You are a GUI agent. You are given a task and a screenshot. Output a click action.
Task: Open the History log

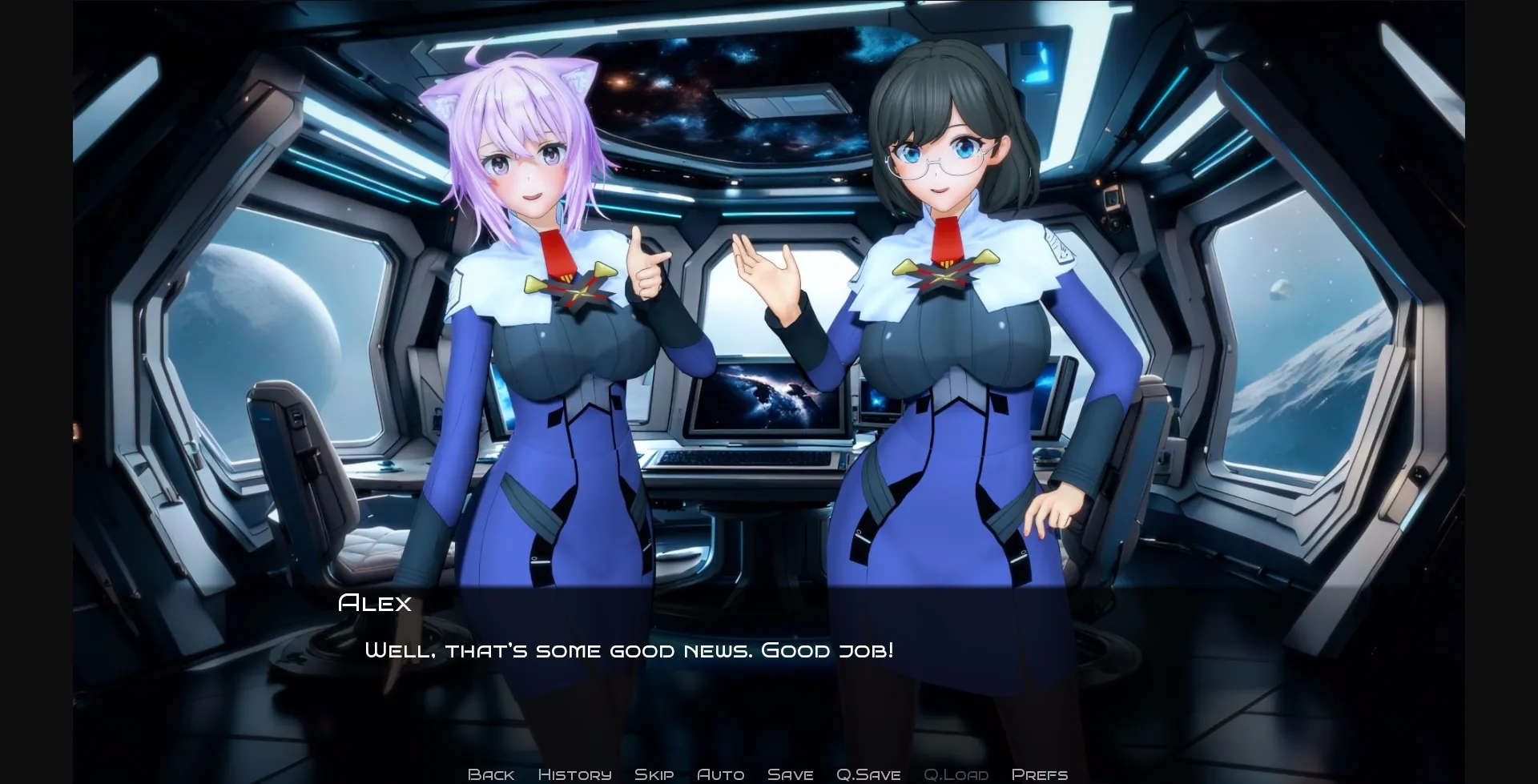click(574, 774)
